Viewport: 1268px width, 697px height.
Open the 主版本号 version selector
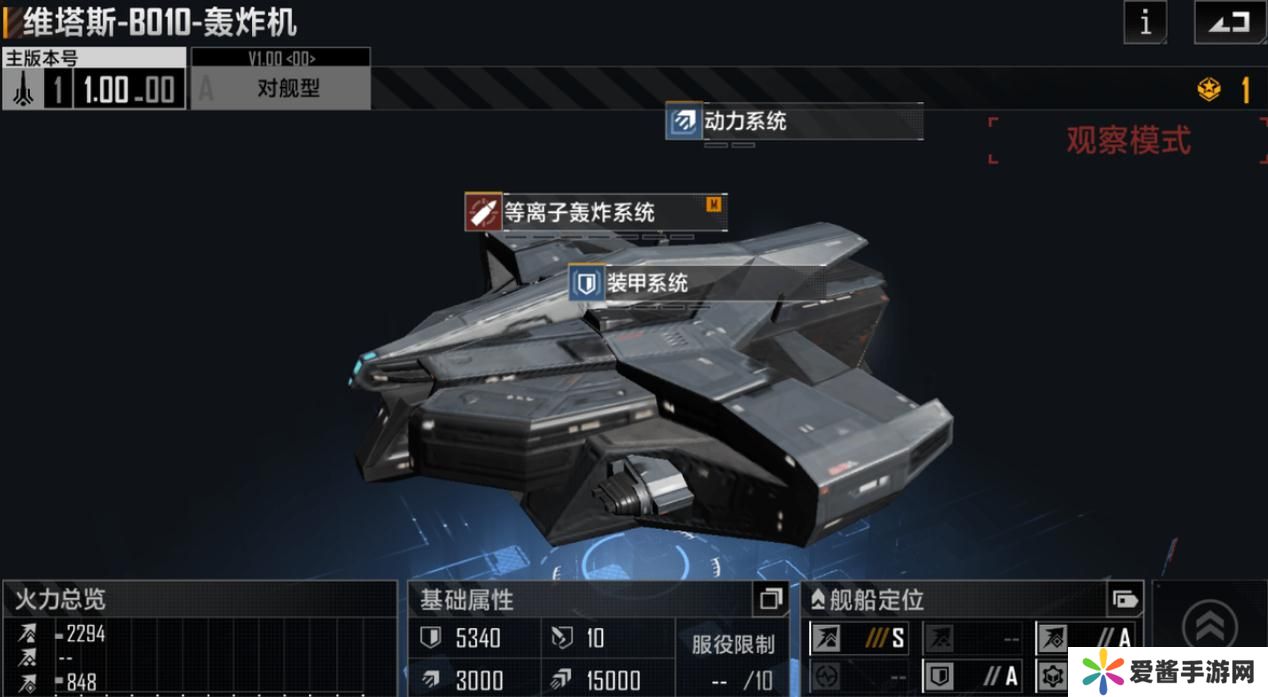point(94,79)
